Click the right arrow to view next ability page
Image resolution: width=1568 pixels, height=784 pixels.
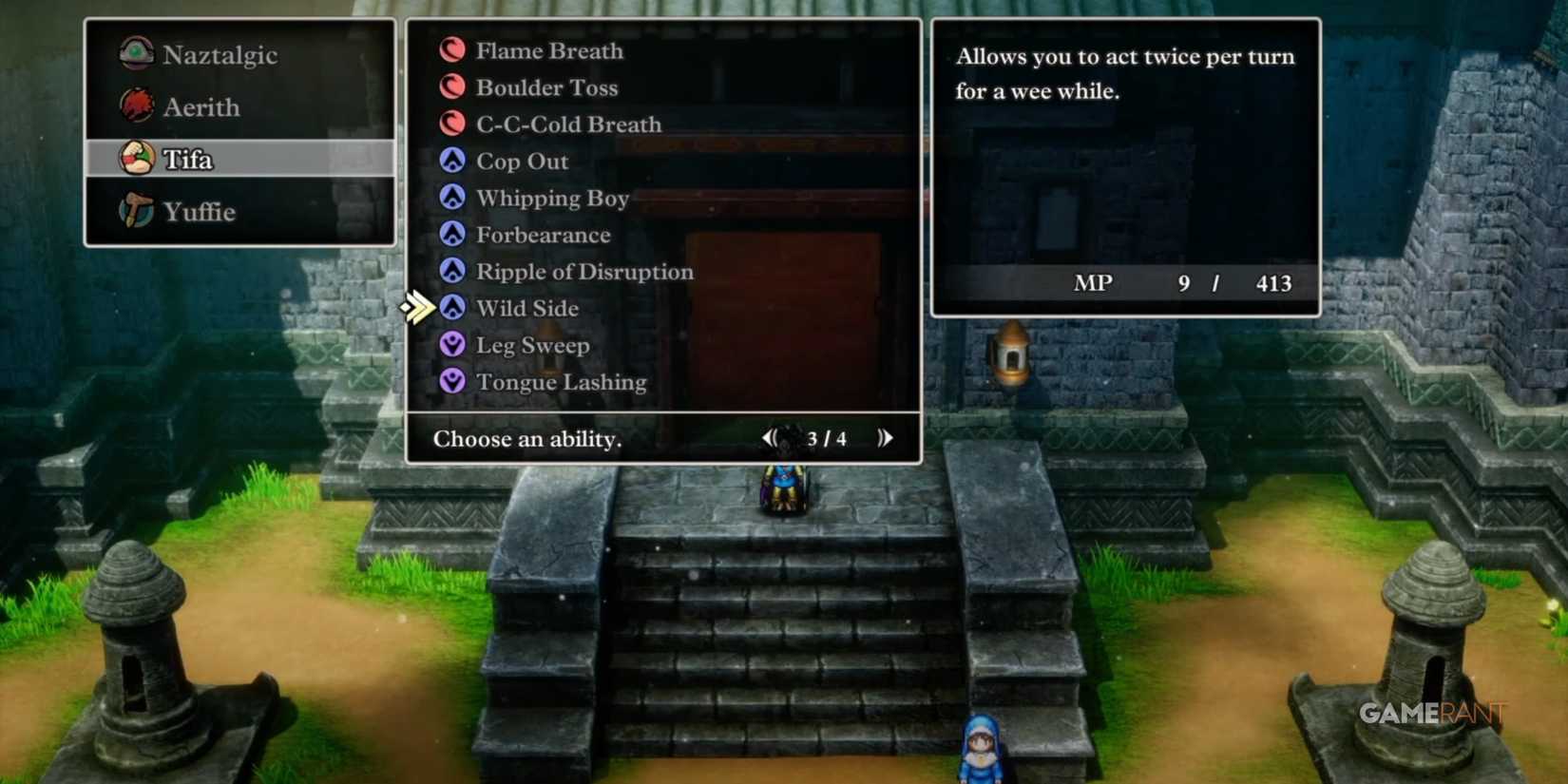[886, 438]
